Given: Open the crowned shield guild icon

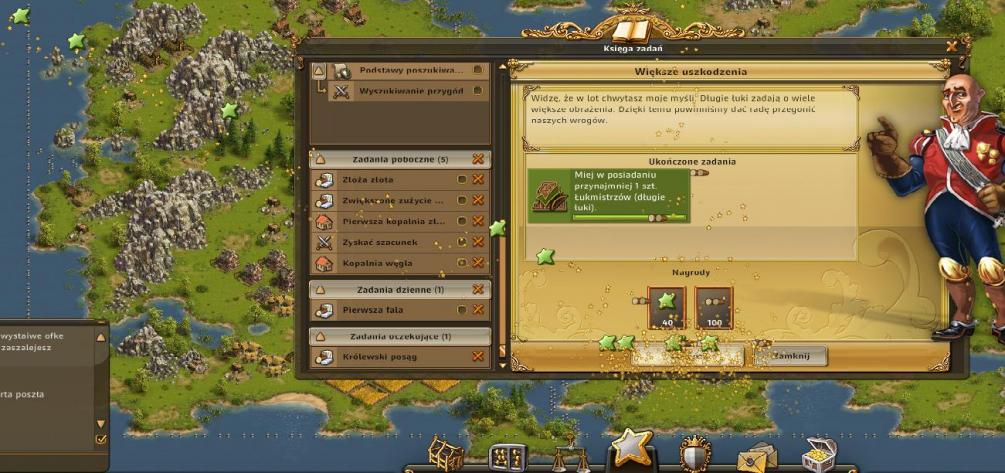Looking at the screenshot, I should (694, 454).
